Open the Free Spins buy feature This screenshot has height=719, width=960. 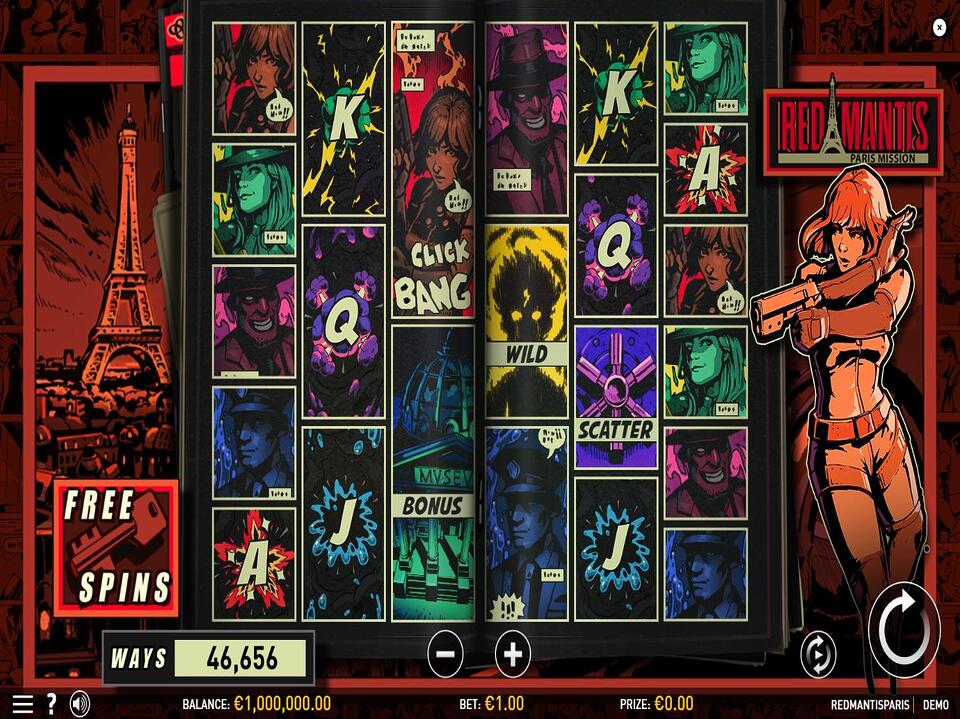point(115,547)
